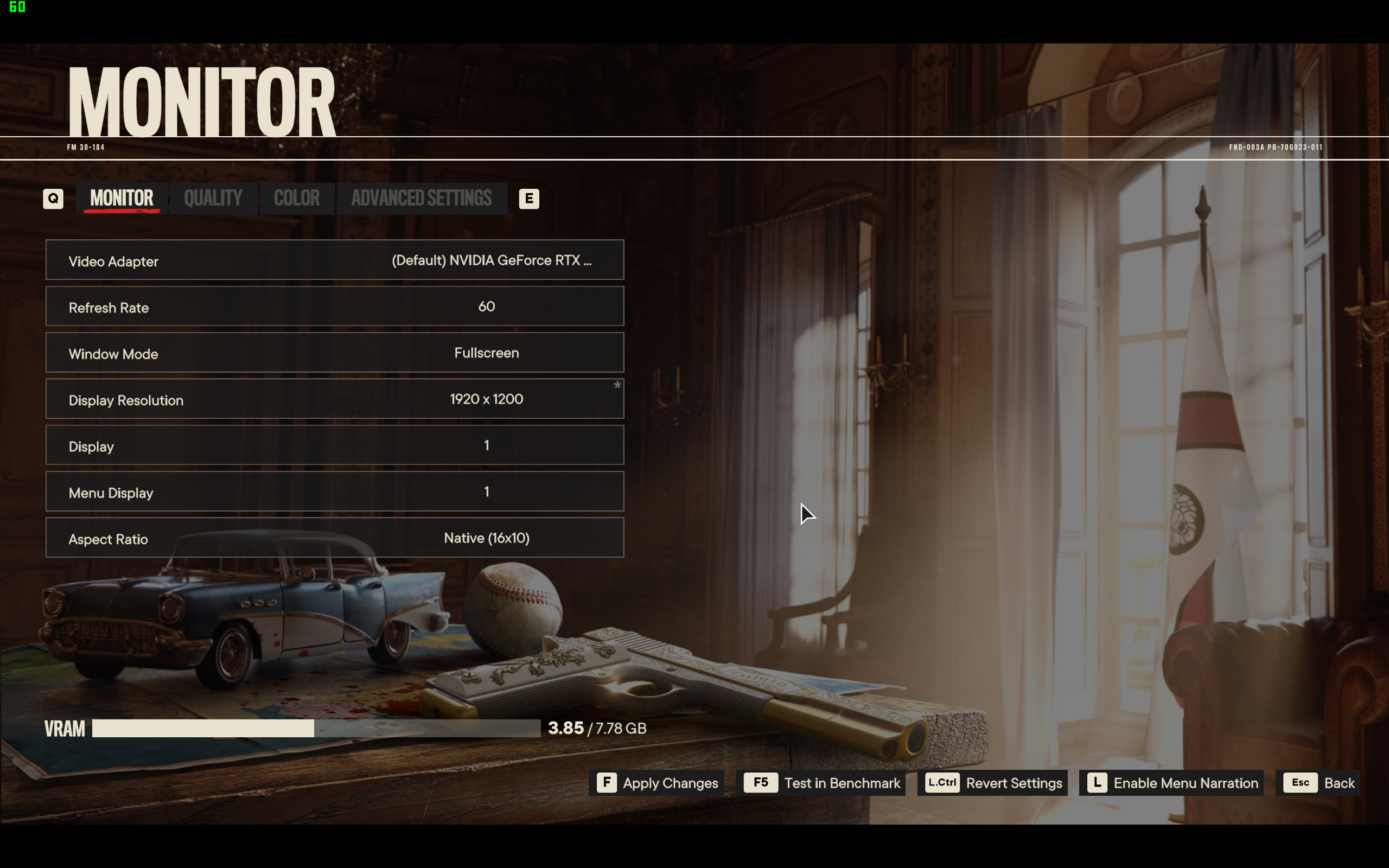Screen dimensions: 1389x868
Task: Go to the Advanced Settings tab
Action: tap(421, 199)
